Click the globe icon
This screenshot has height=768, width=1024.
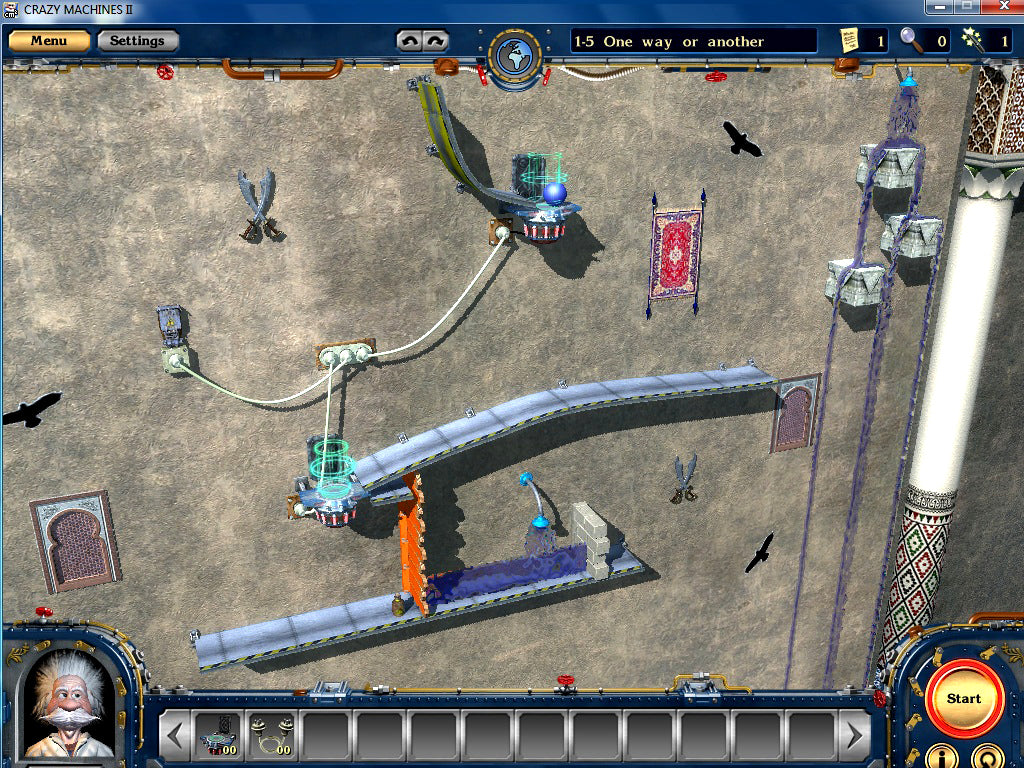pyautogui.click(x=515, y=59)
